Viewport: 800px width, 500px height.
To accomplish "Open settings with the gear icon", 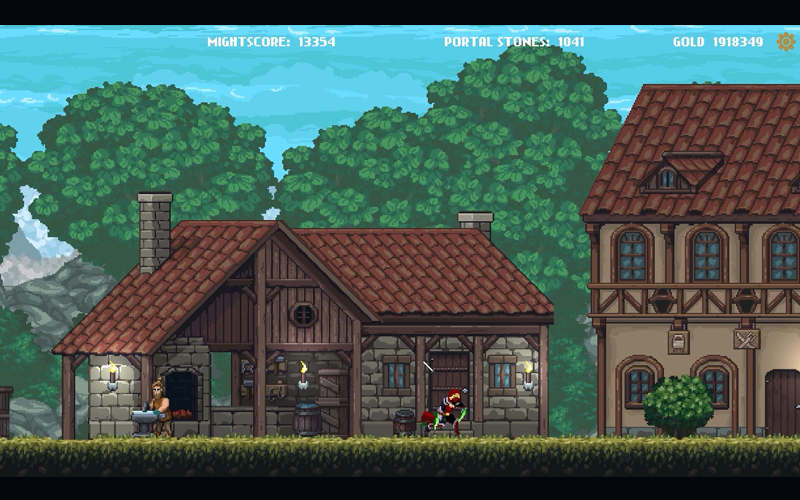I will (786, 42).
